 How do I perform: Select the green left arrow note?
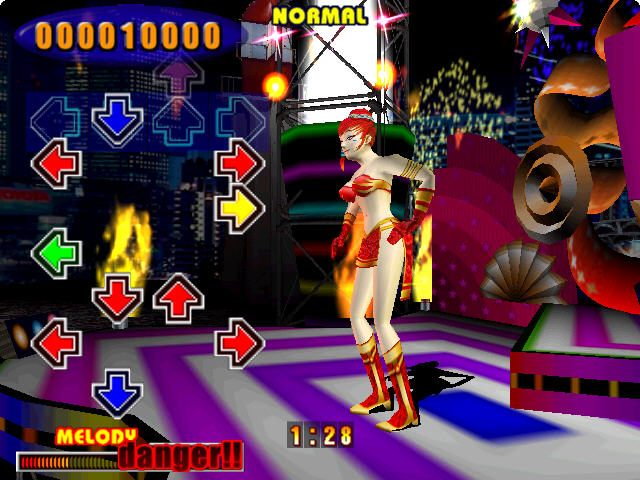pos(56,251)
